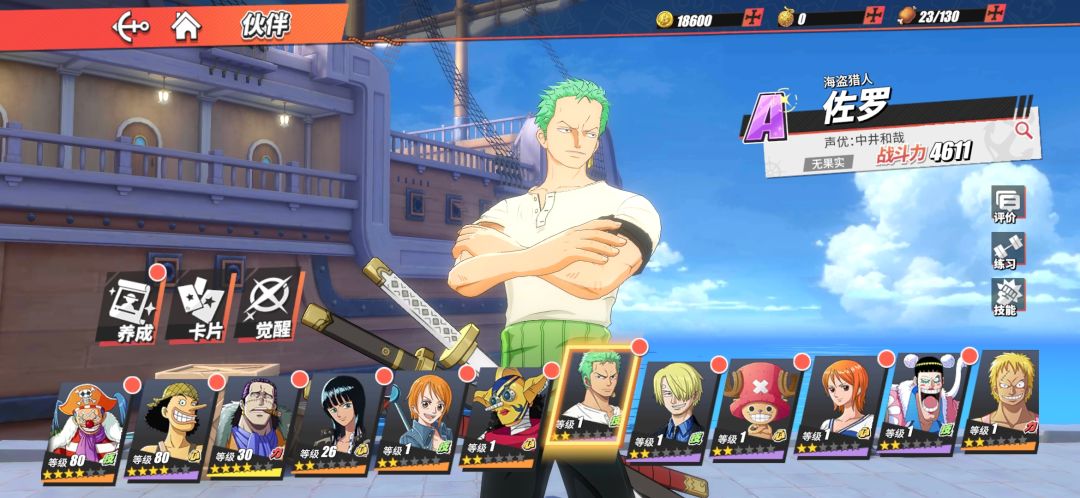Return to the home screen
This screenshot has width=1080, height=498.
click(186, 25)
